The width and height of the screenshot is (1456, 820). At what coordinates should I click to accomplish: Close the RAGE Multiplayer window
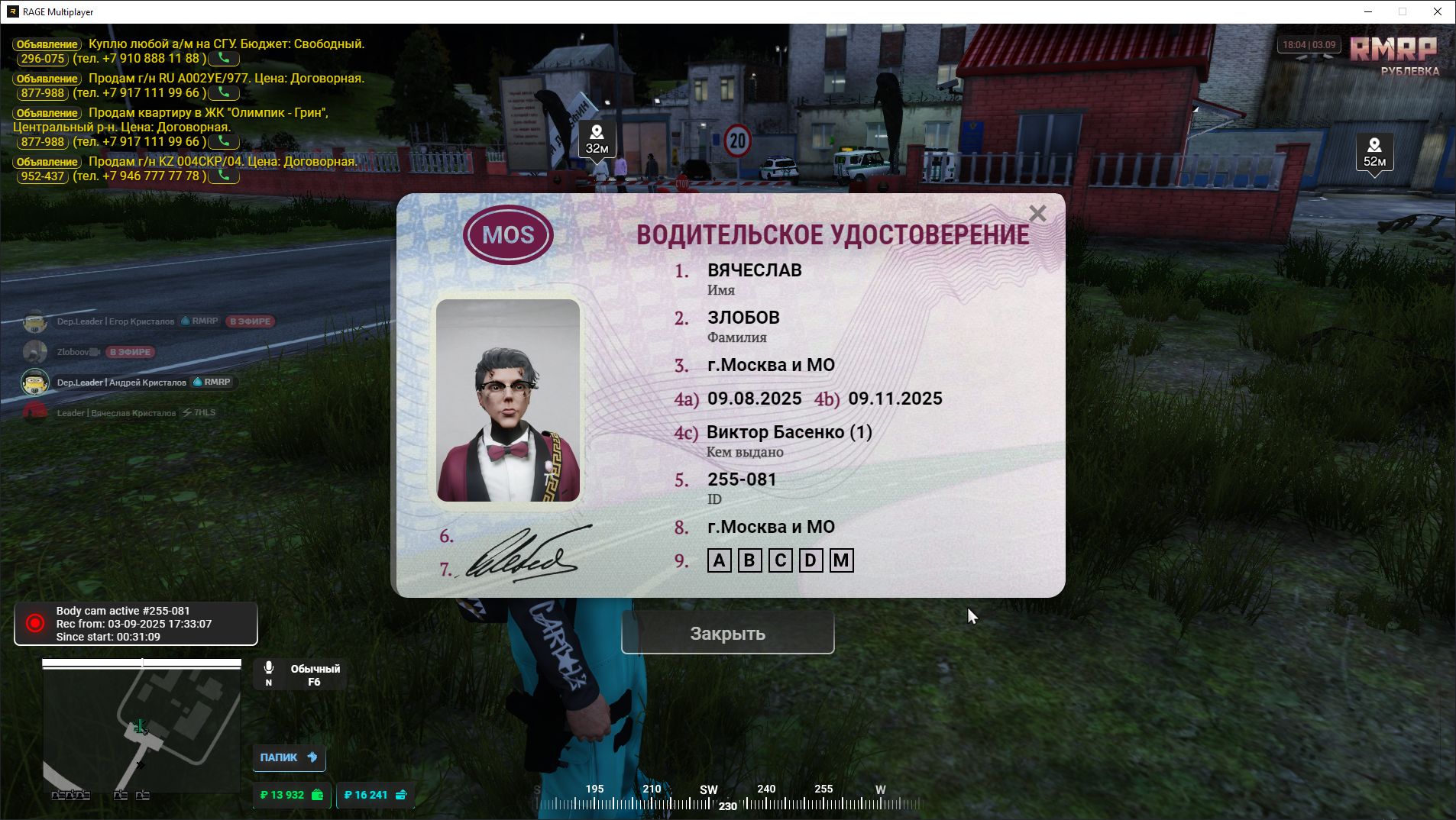pos(1437,11)
